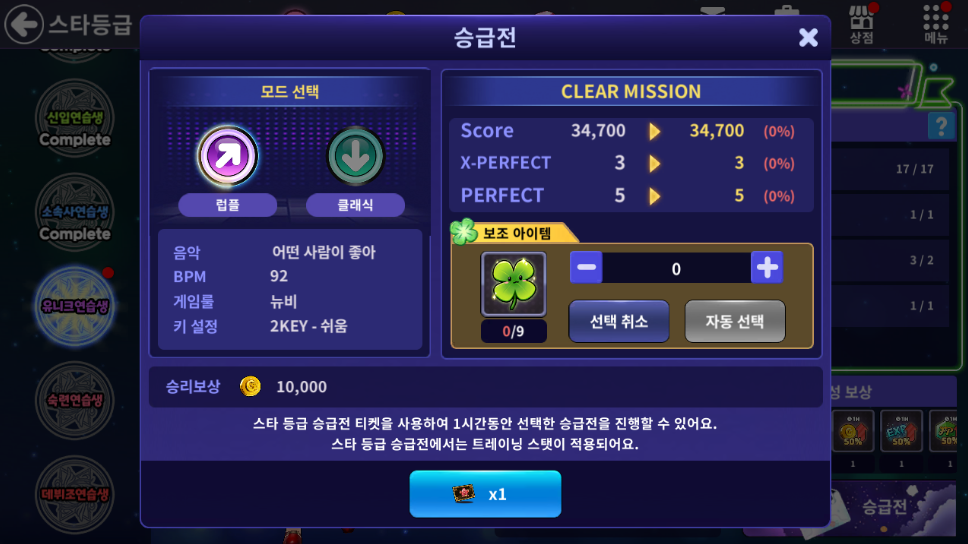
Task: Open the 메뉴 grid menu
Action: (936, 24)
